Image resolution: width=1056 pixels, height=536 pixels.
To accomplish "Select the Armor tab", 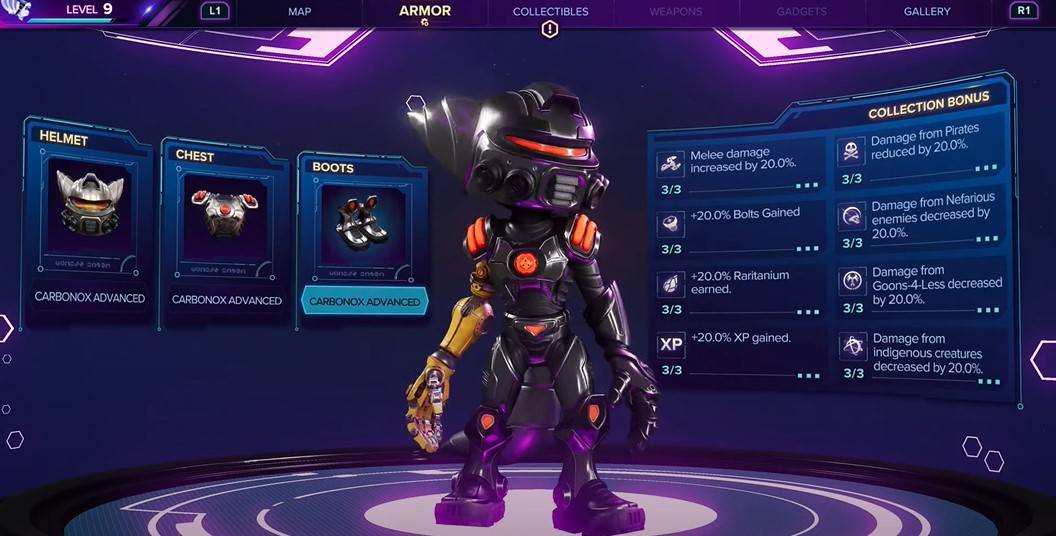I will coord(425,12).
